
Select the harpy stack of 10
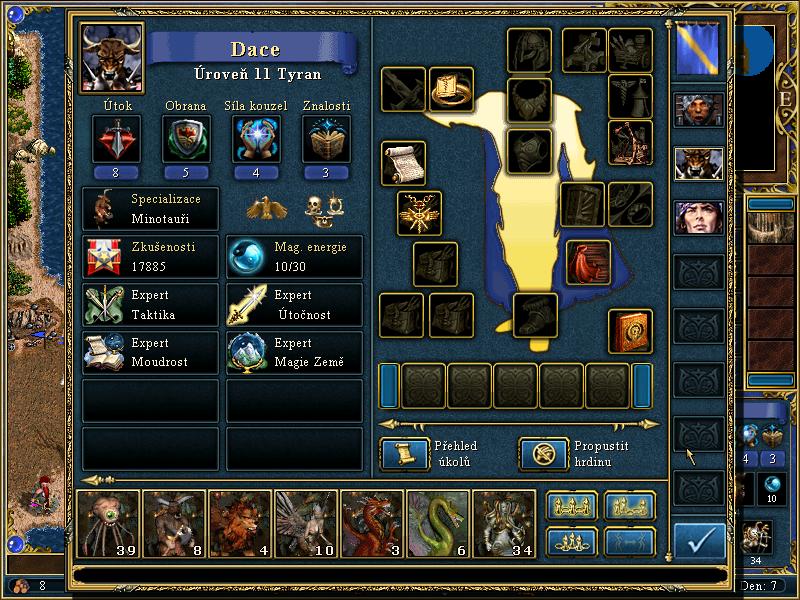pyautogui.click(x=305, y=522)
